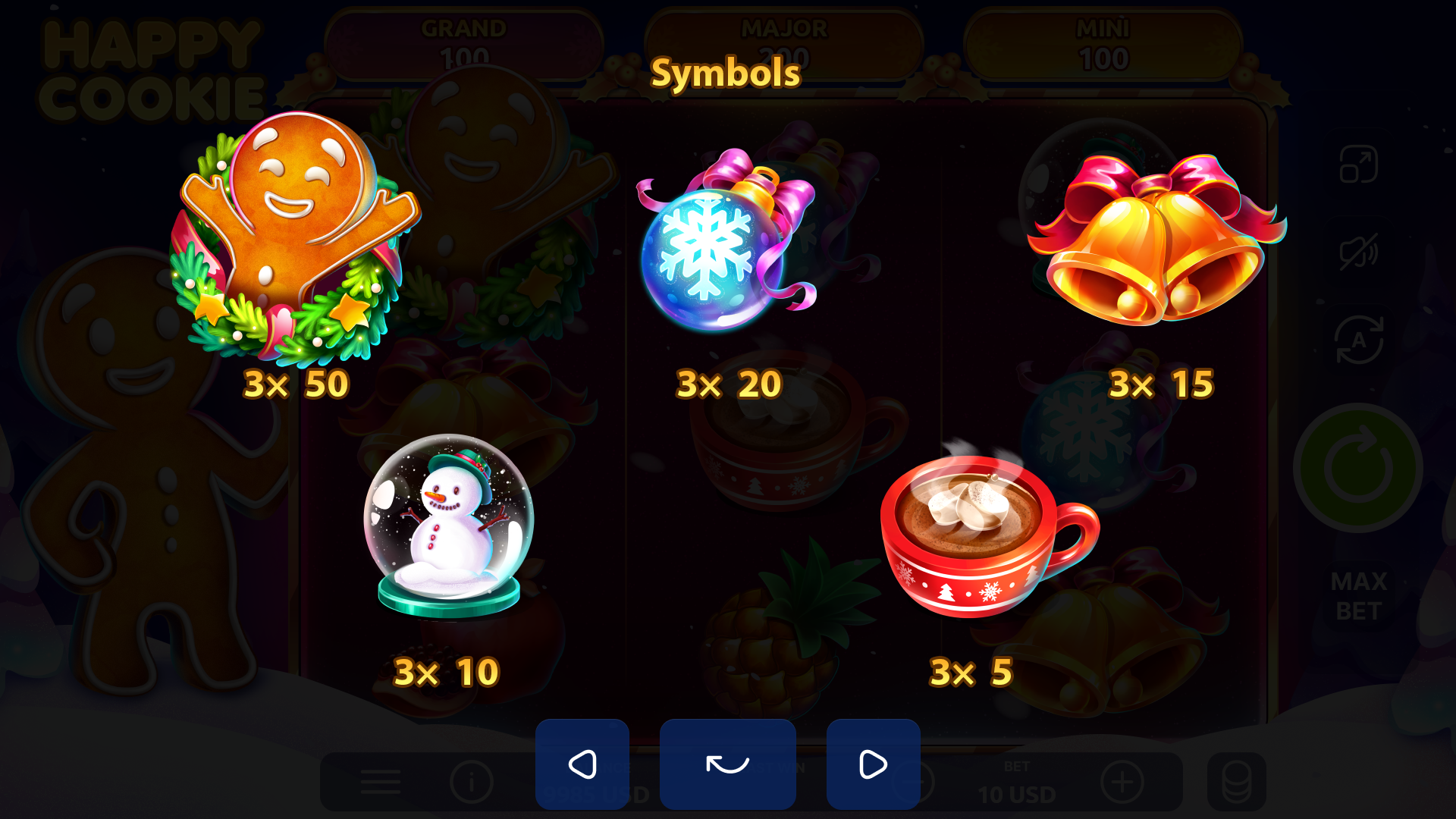Click the MAX BET button
1456x819 pixels.
click(1360, 596)
